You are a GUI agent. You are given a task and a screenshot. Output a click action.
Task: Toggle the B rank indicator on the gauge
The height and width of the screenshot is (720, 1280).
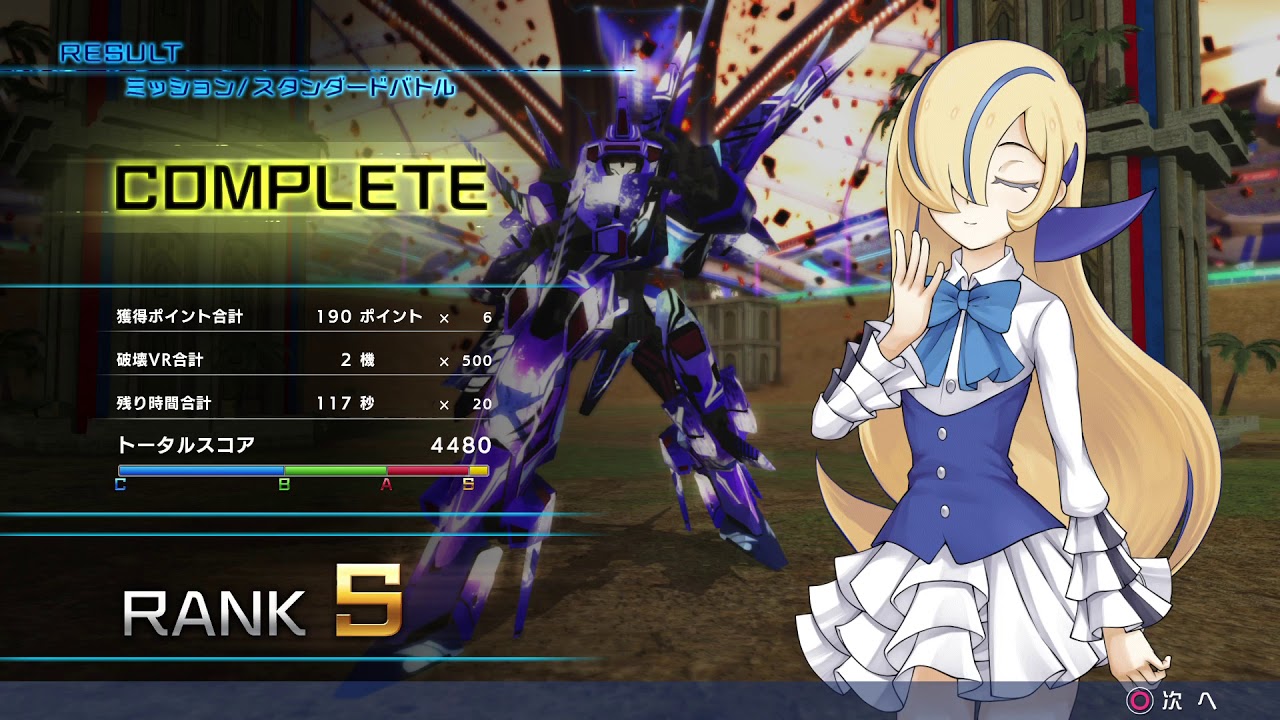pos(285,486)
